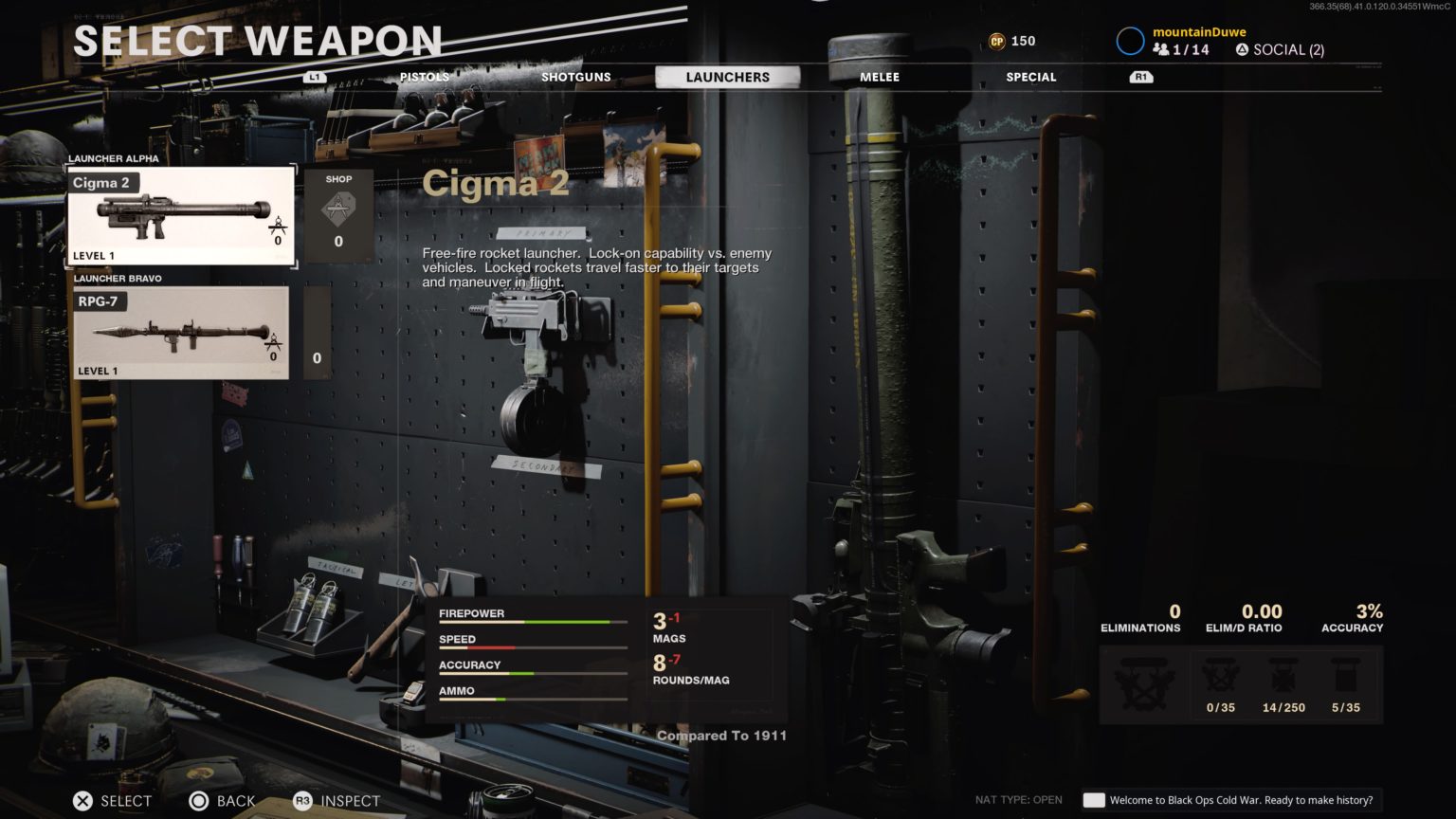Switch to the MELEE weapons tab
Image resolution: width=1456 pixels, height=819 pixels.
tap(878, 77)
